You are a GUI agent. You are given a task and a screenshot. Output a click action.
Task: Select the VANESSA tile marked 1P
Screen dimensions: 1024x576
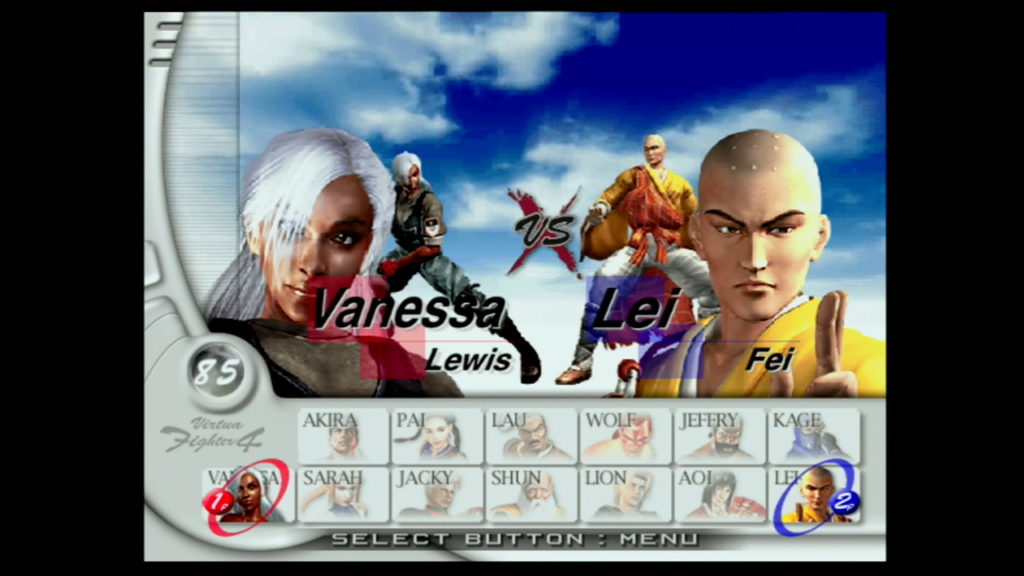pos(248,494)
